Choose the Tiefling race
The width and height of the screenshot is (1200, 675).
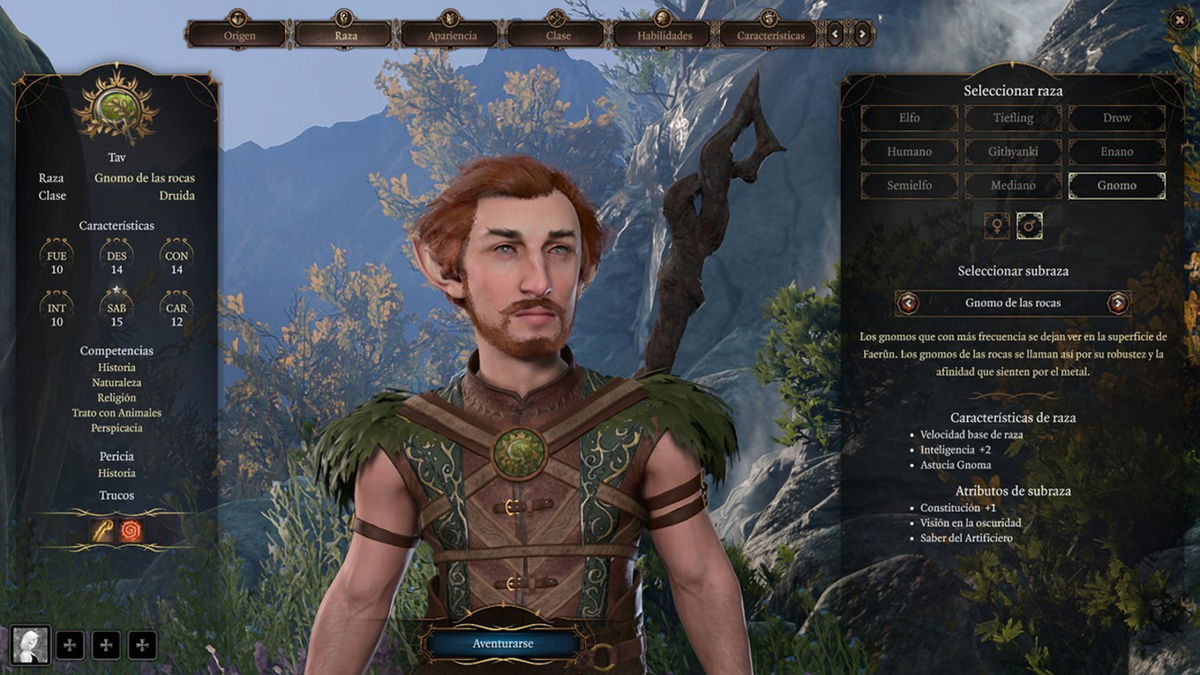click(1013, 118)
